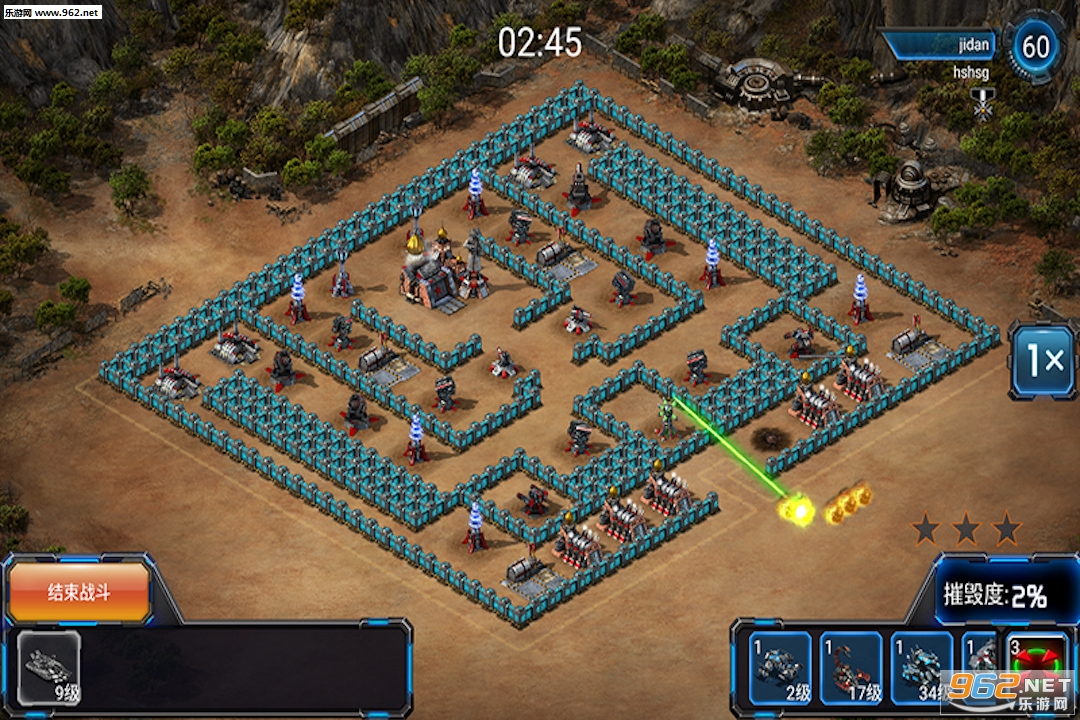The height and width of the screenshot is (720, 1080).
Task: Choose the level 2 mech unit card
Action: click(x=781, y=668)
